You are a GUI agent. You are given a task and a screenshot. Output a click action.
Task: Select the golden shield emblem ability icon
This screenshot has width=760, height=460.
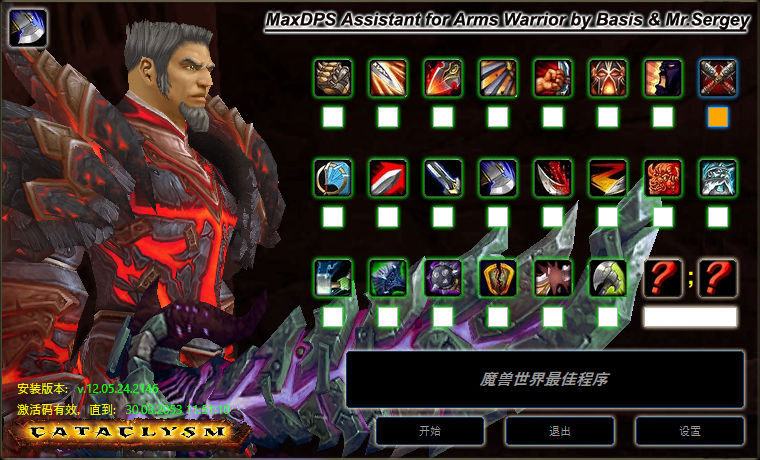(x=498, y=278)
